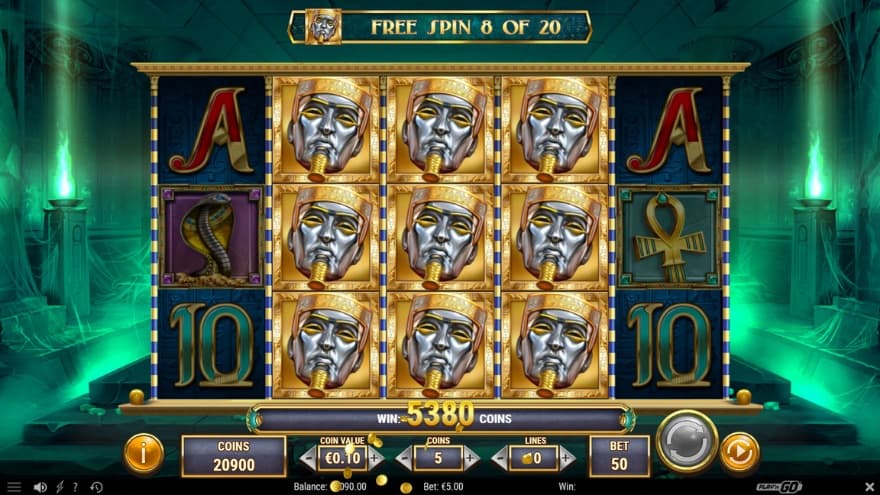Open the question mark help
Screen dimensions: 880x495
click(74, 487)
